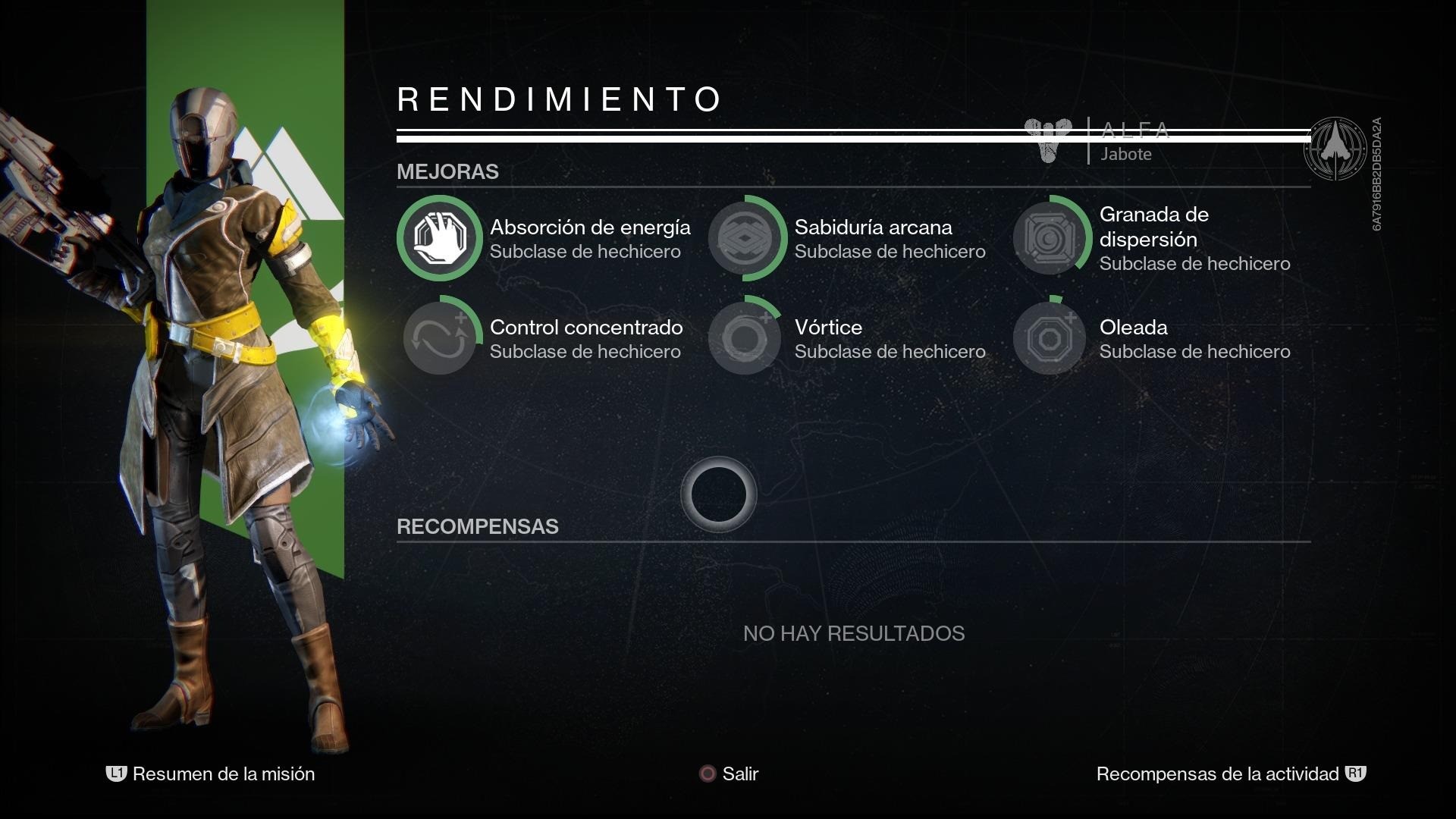
Task: Select the Absorción de energía upgrade icon
Action: coord(440,237)
